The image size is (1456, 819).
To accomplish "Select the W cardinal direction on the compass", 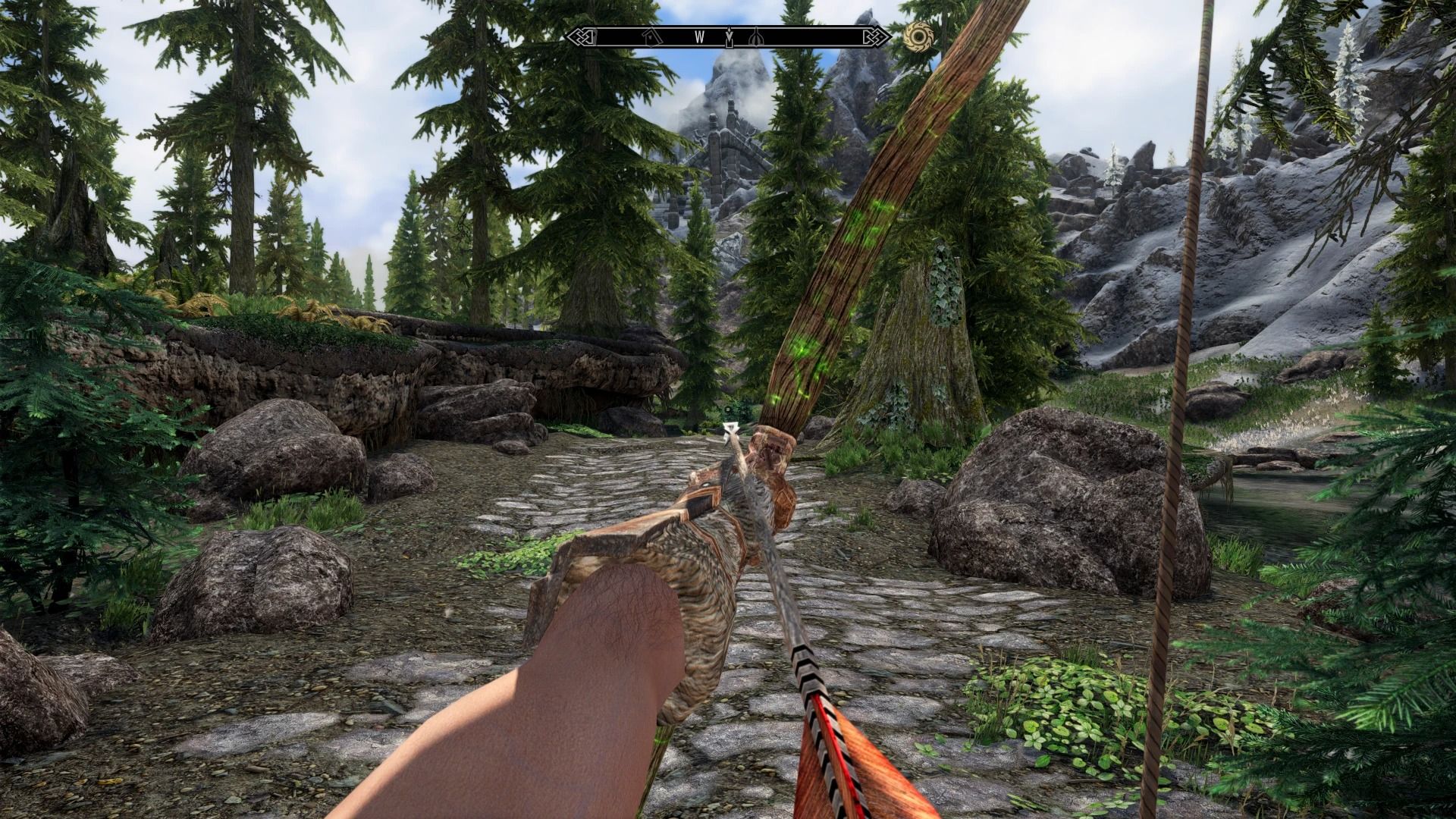I will click(x=699, y=36).
